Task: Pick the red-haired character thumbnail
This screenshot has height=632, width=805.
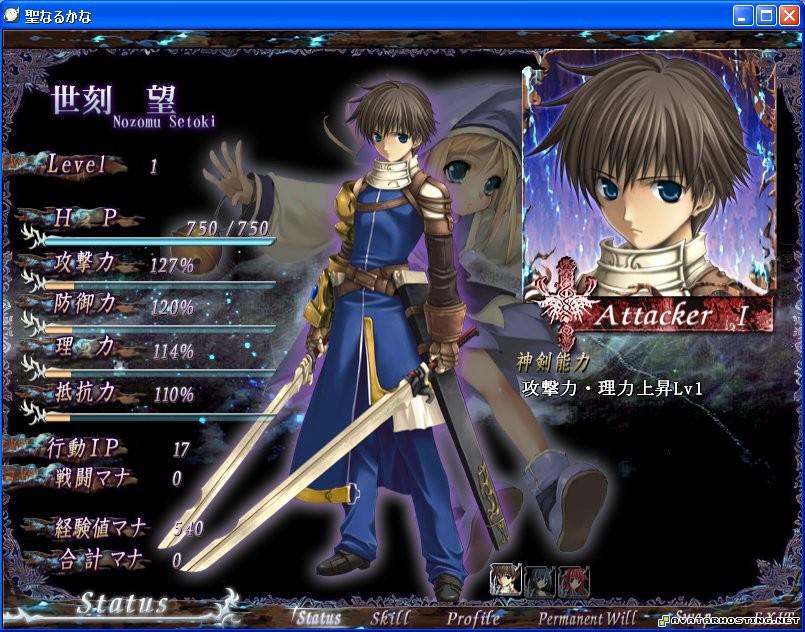Action: (x=573, y=581)
